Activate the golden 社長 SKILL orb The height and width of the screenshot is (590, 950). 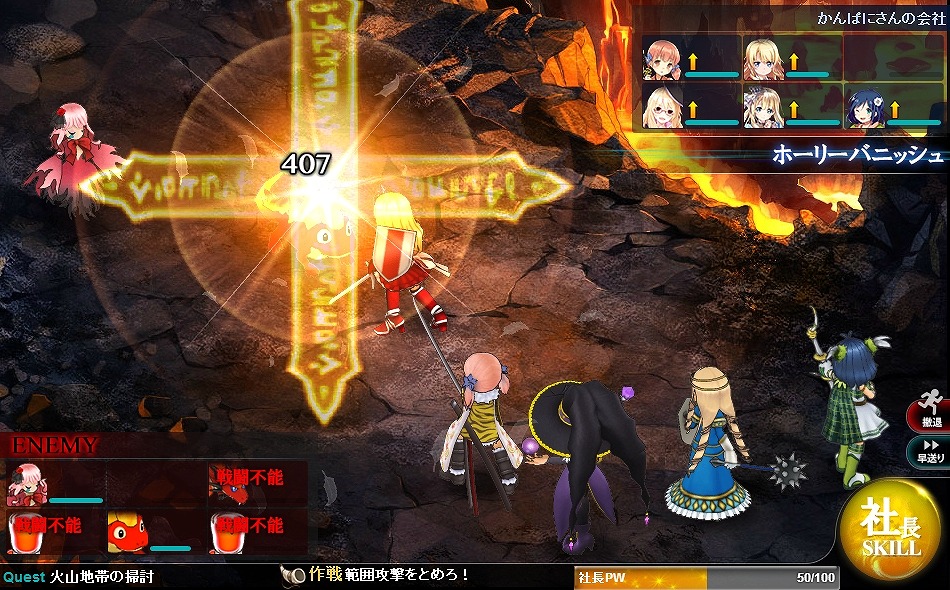point(890,530)
